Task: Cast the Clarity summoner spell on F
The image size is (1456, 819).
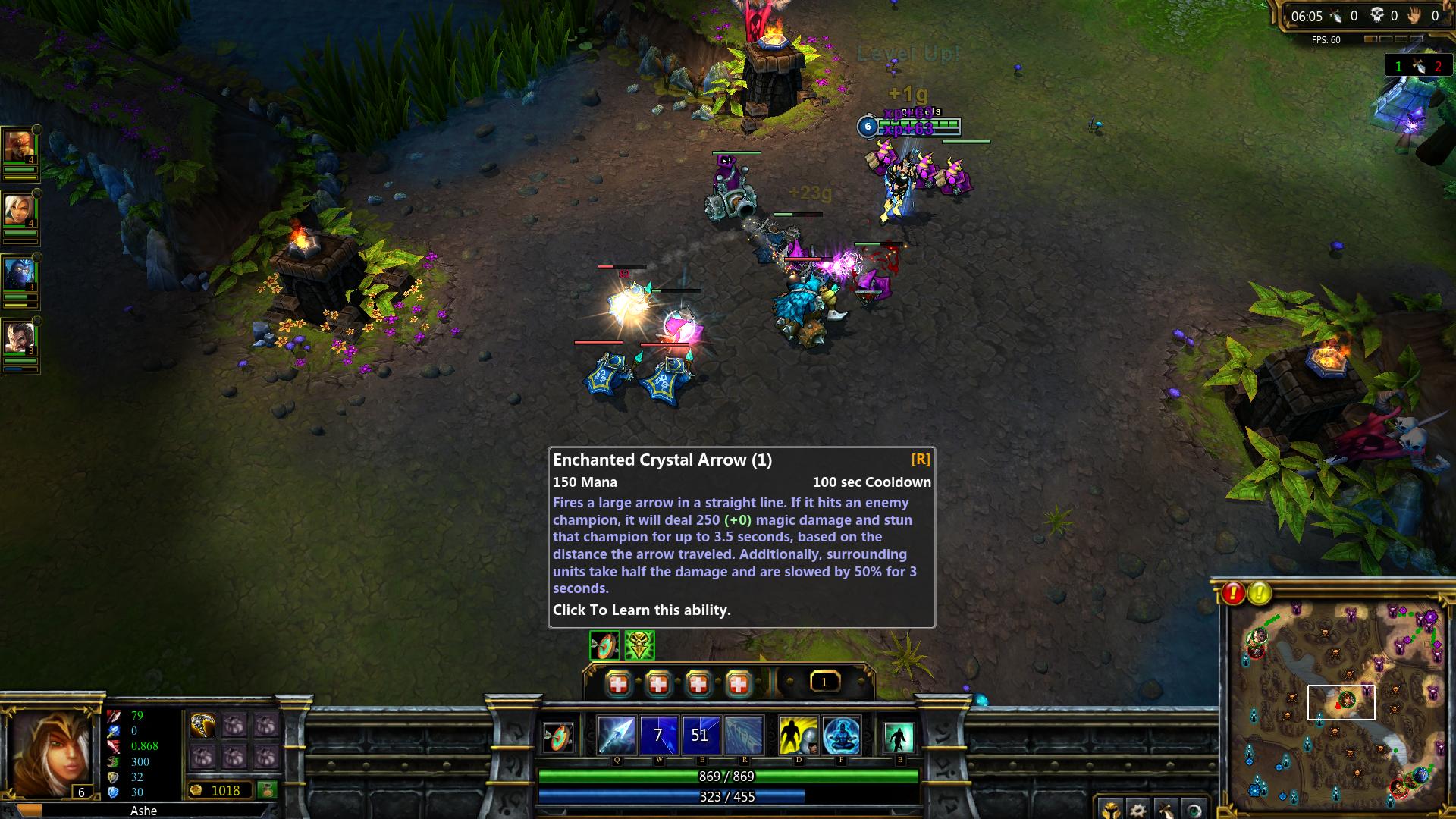Action: click(841, 734)
